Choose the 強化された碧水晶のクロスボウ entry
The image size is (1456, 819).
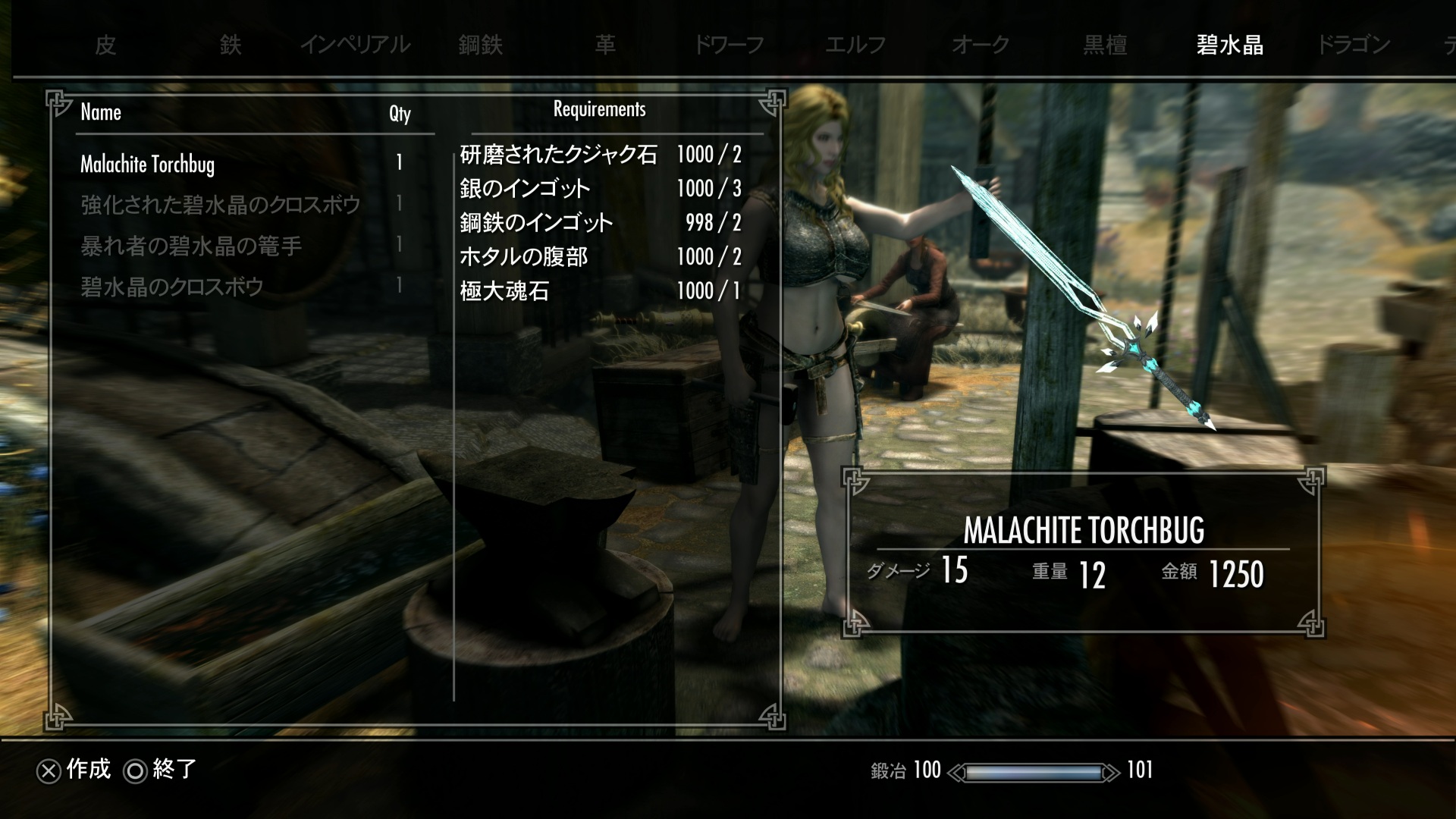coord(221,205)
